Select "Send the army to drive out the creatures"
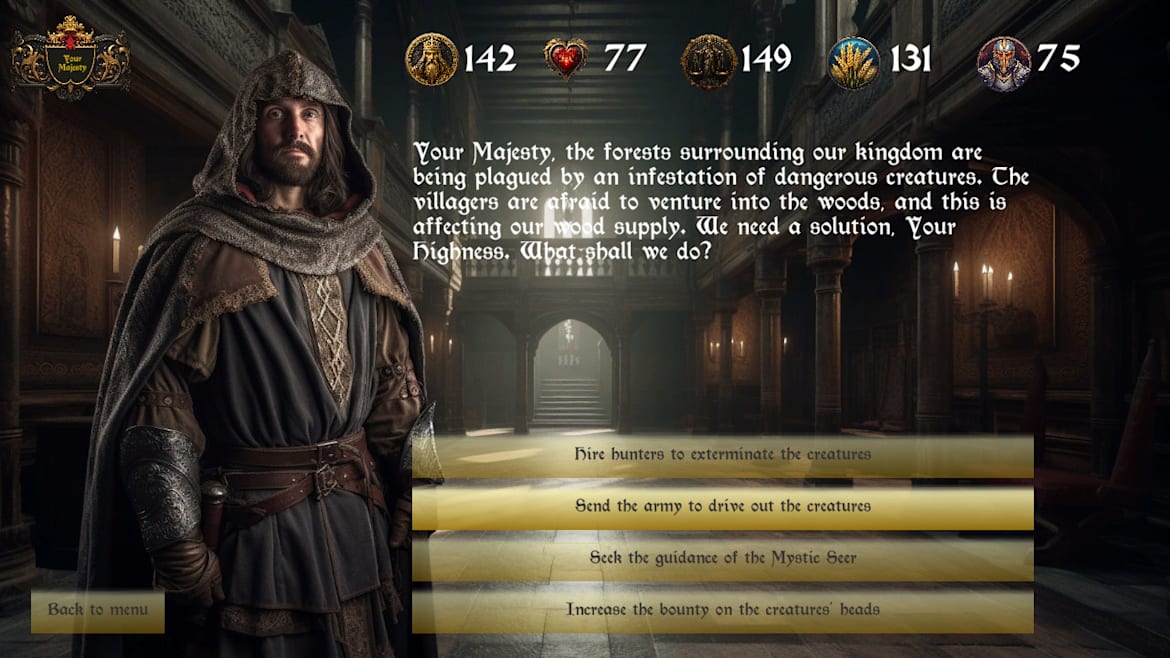The width and height of the screenshot is (1170, 658). coord(722,507)
